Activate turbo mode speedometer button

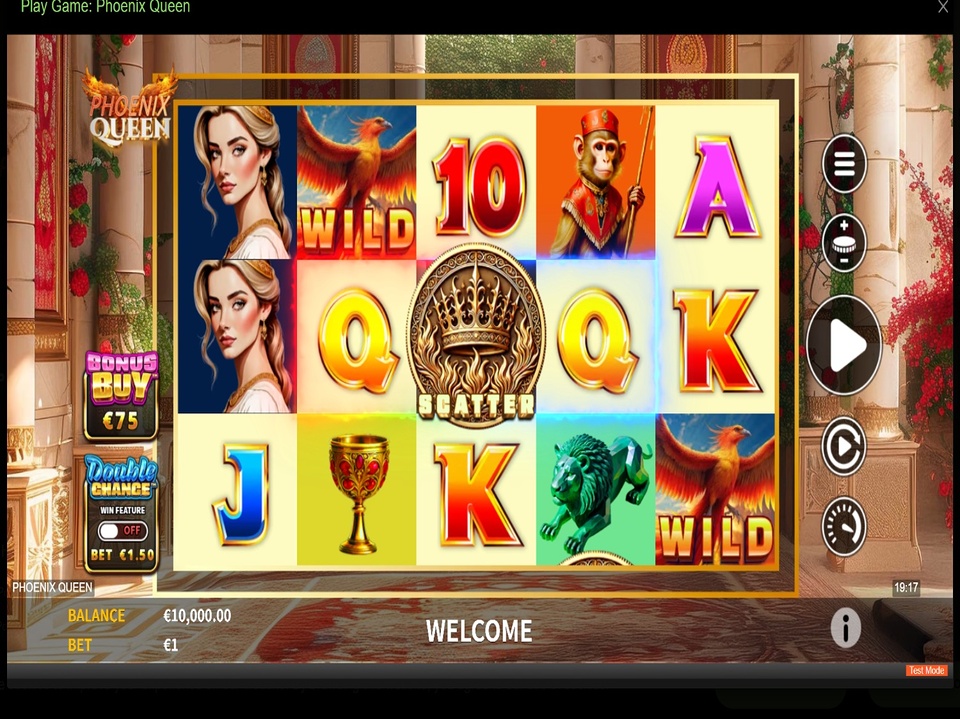click(844, 526)
